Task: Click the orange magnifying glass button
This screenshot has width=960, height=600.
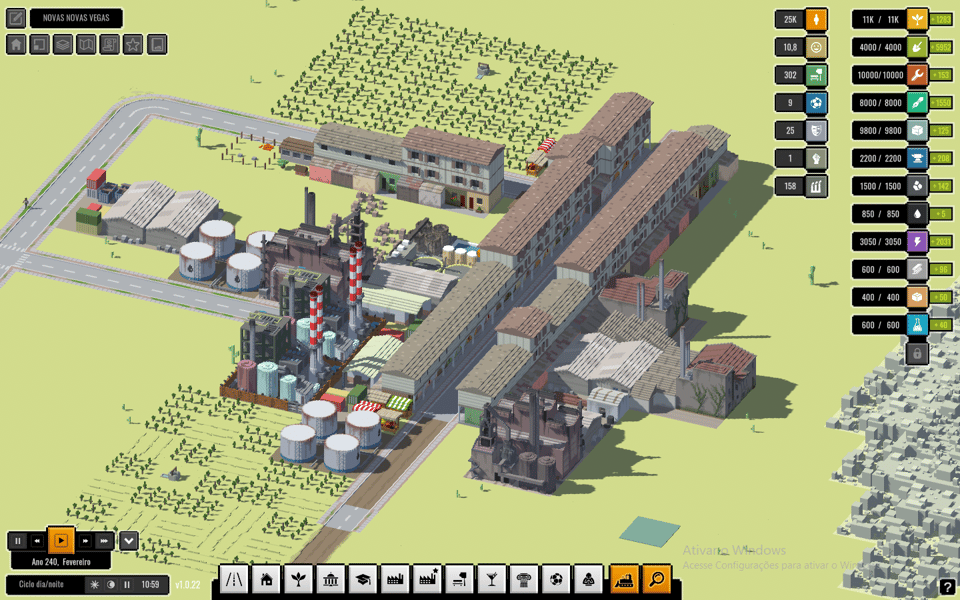Action: tap(656, 578)
